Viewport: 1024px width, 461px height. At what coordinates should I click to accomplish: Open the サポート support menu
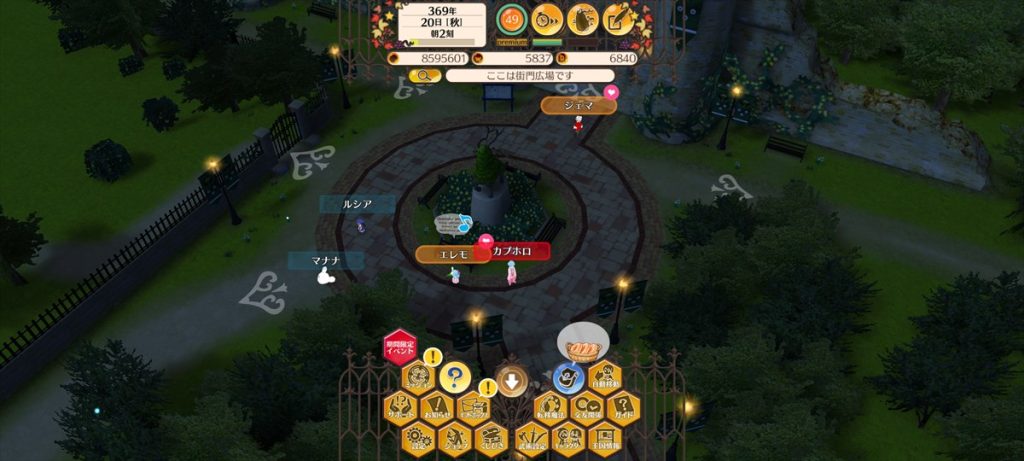pyautogui.click(x=400, y=408)
